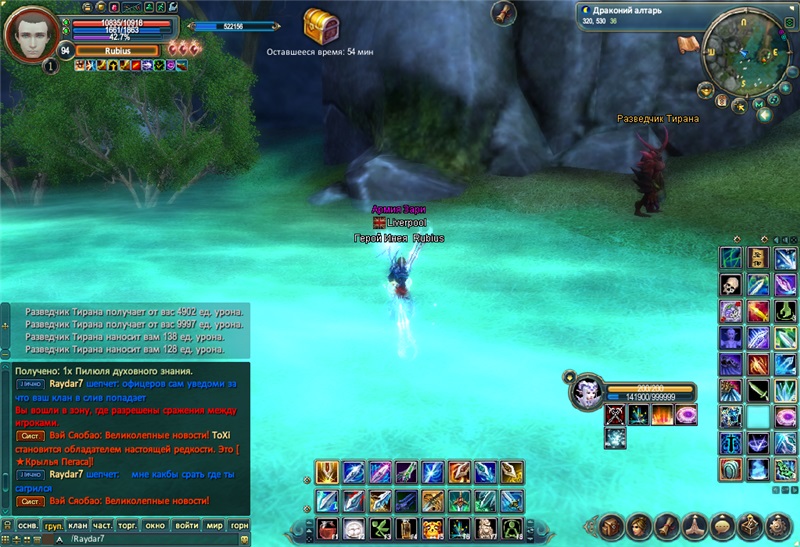Select the 'мир' world chat tab
This screenshot has height=547, width=800.
214,525
